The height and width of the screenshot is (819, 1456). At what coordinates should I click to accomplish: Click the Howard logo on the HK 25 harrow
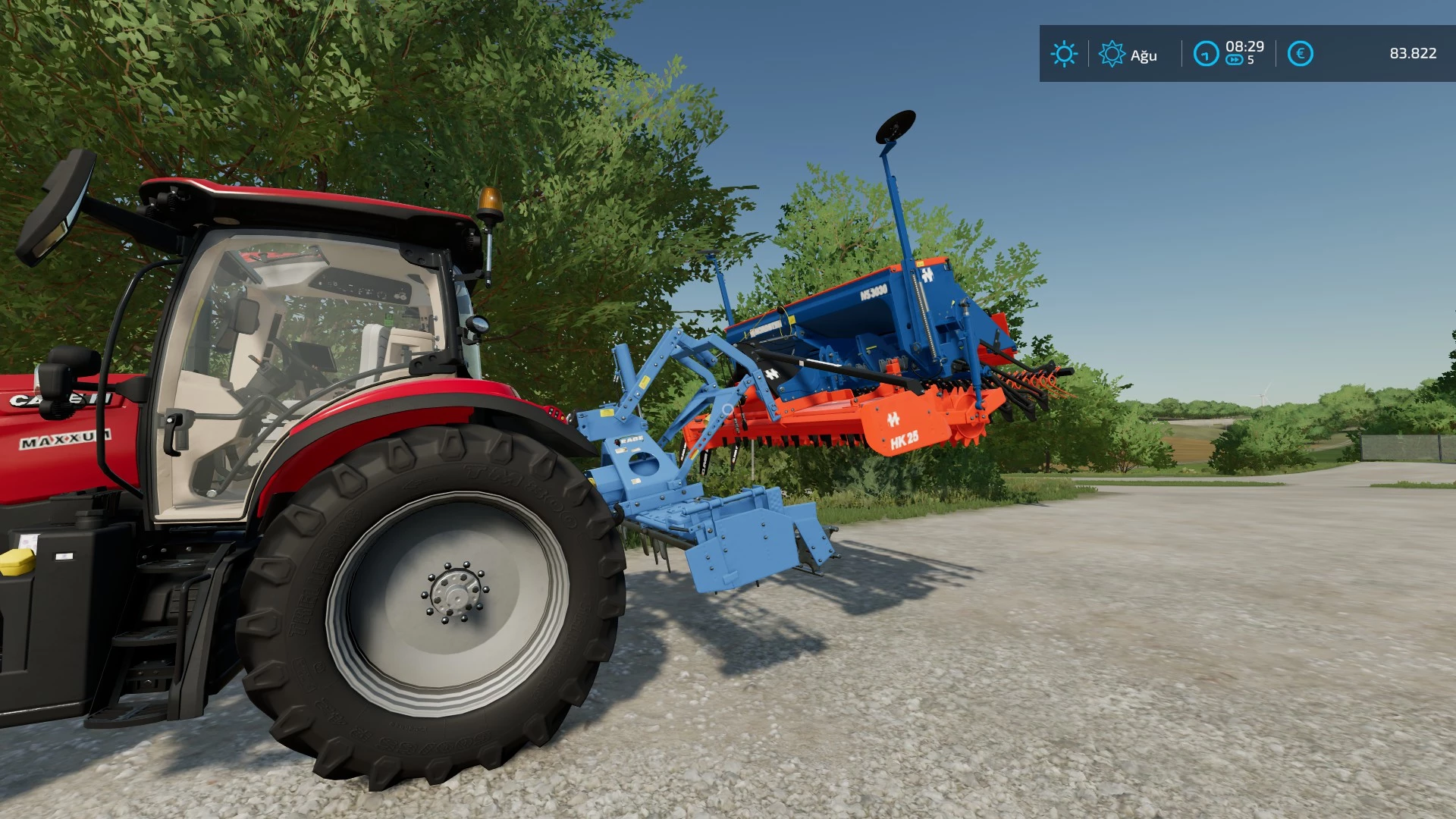[895, 419]
